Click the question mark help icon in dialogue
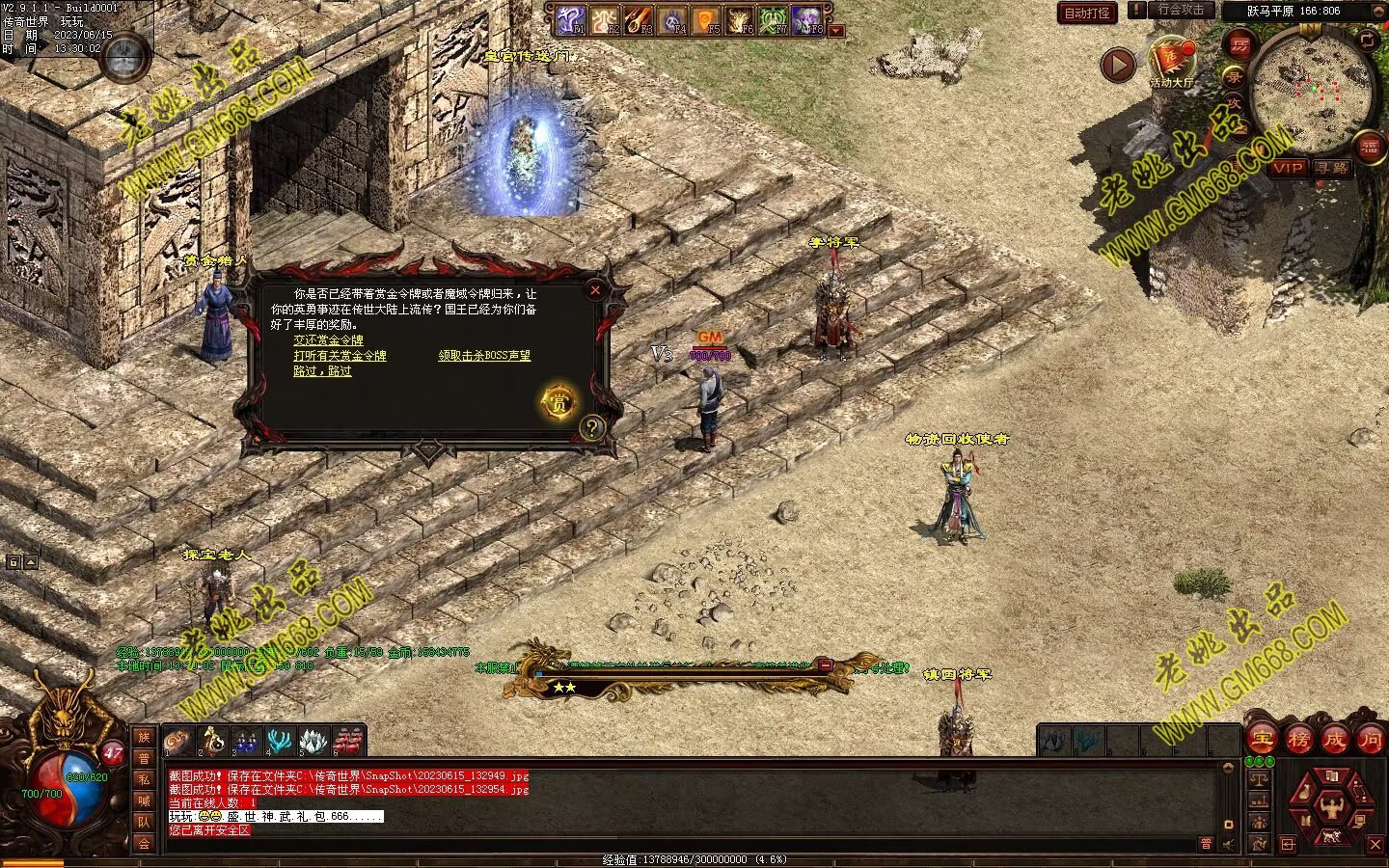This screenshot has height=868, width=1389. (x=592, y=427)
